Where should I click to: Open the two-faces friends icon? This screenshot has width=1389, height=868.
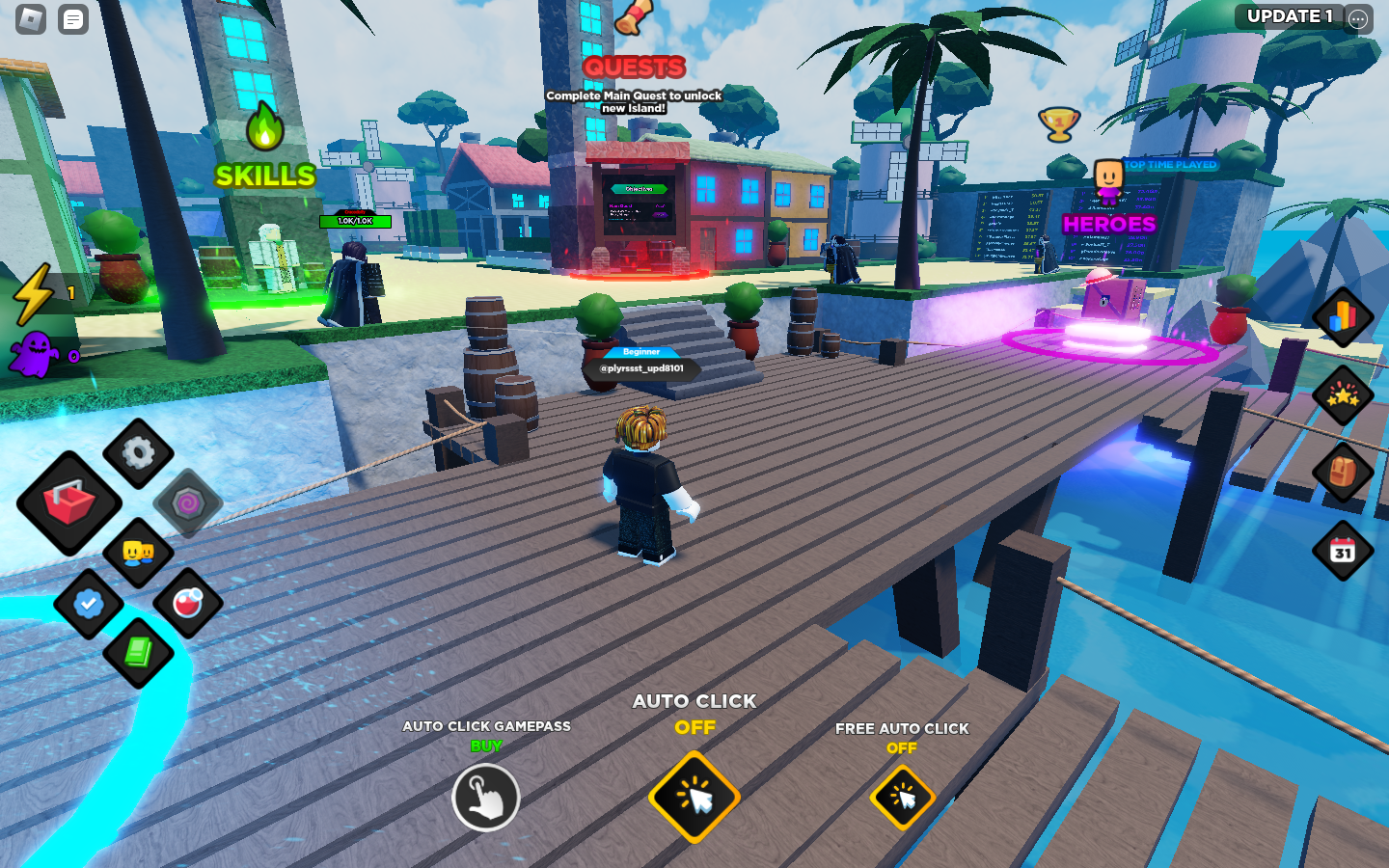[x=138, y=553]
